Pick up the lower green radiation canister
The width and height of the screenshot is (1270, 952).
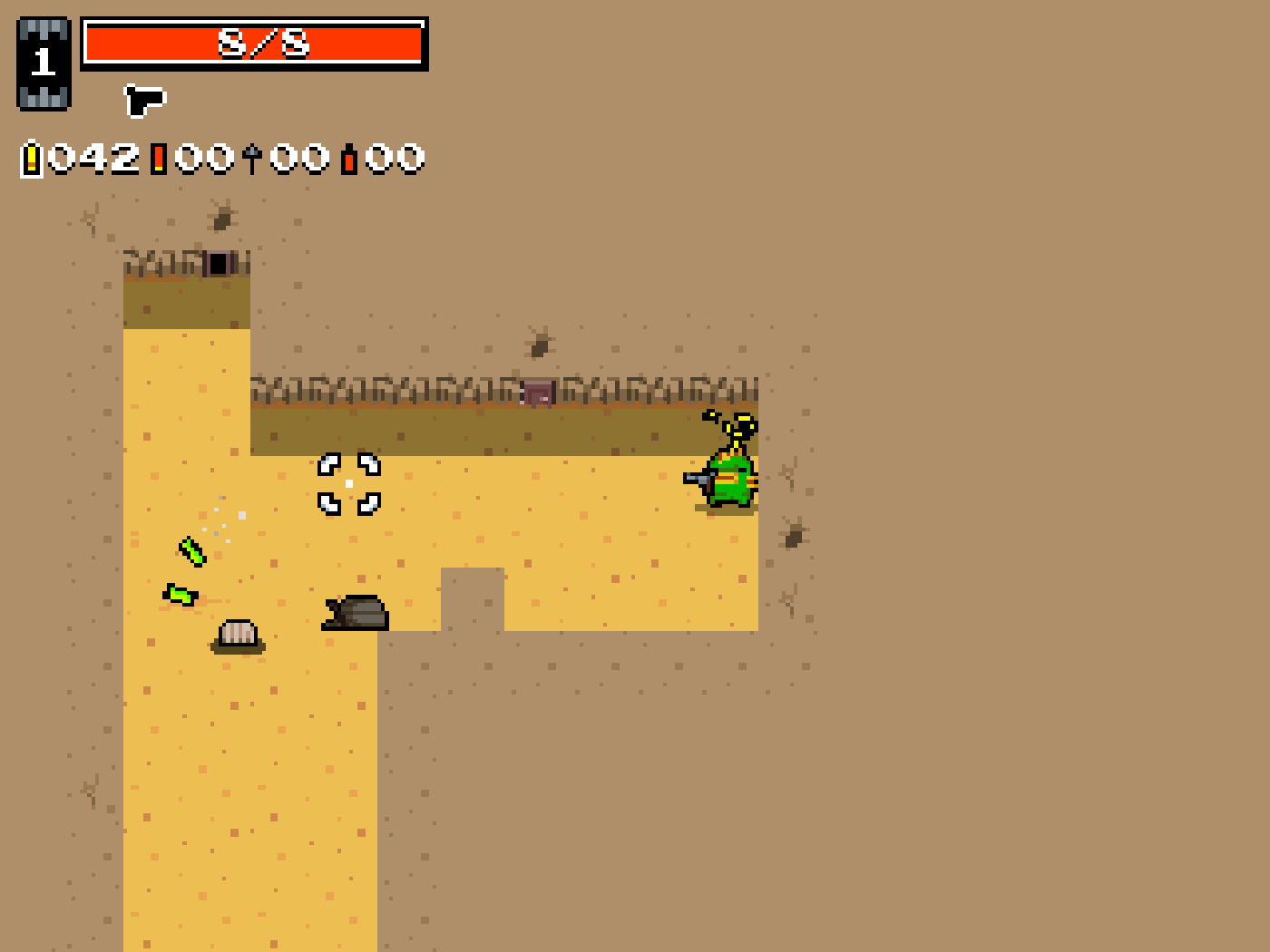pyautogui.click(x=180, y=596)
